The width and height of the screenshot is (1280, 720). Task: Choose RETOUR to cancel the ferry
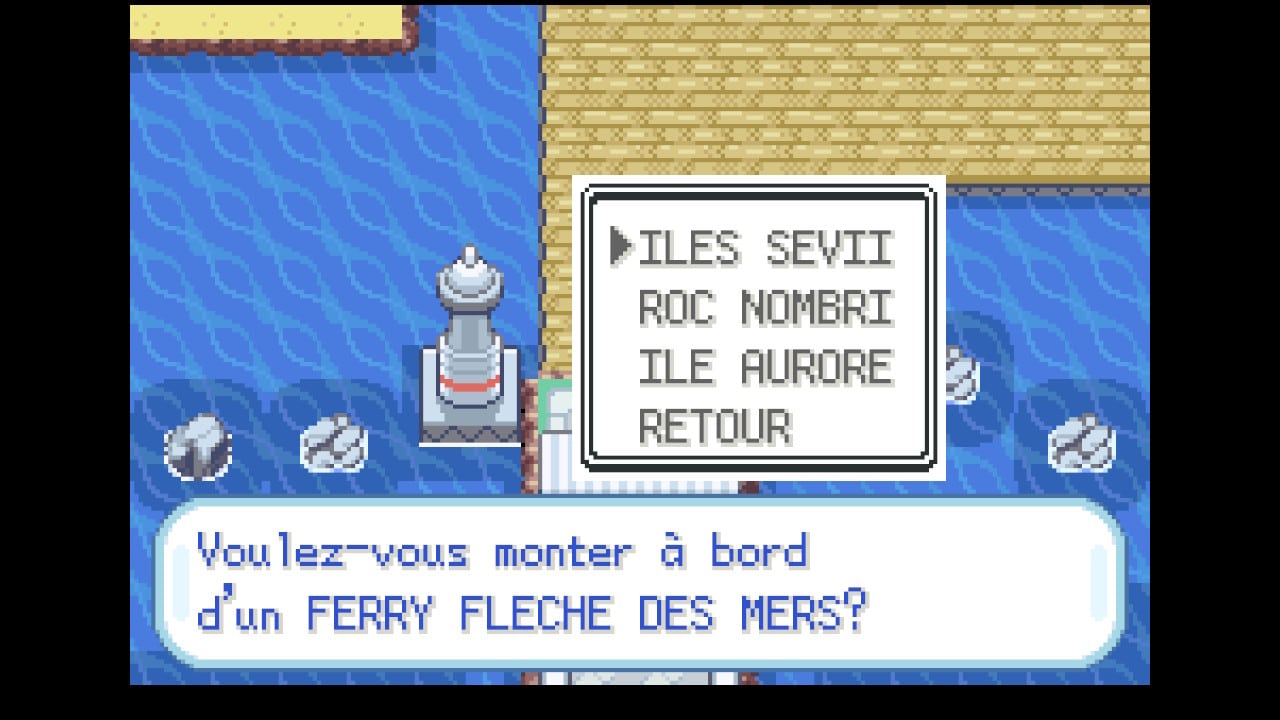(714, 428)
